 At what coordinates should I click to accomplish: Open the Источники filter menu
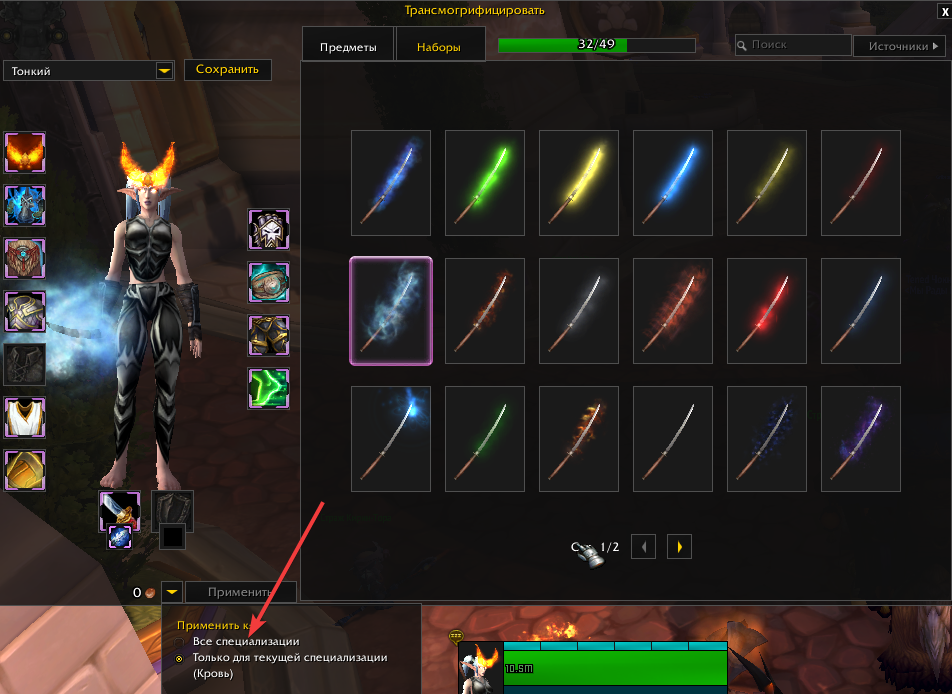coord(899,46)
